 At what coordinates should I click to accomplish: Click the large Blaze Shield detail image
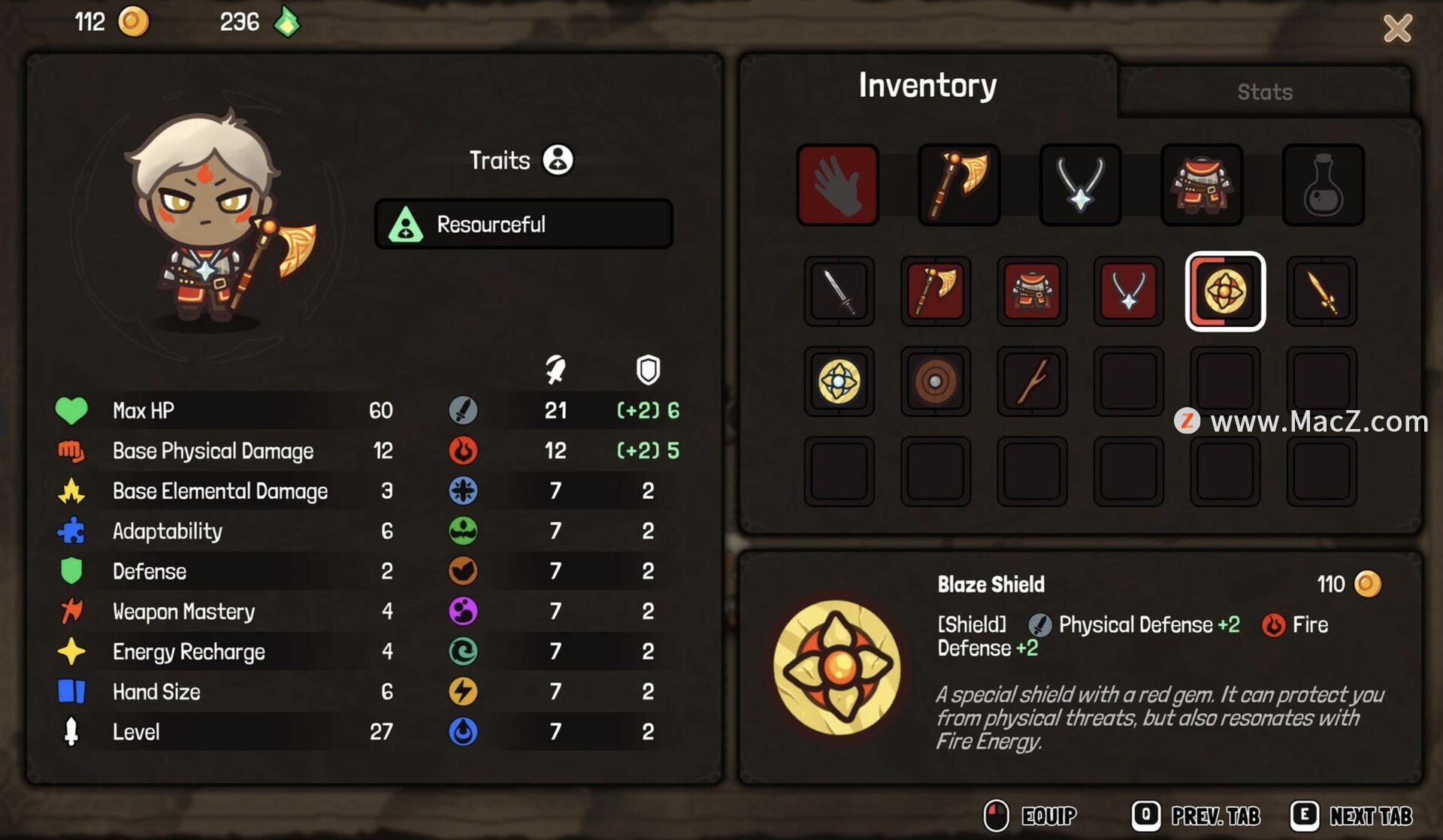point(837,667)
